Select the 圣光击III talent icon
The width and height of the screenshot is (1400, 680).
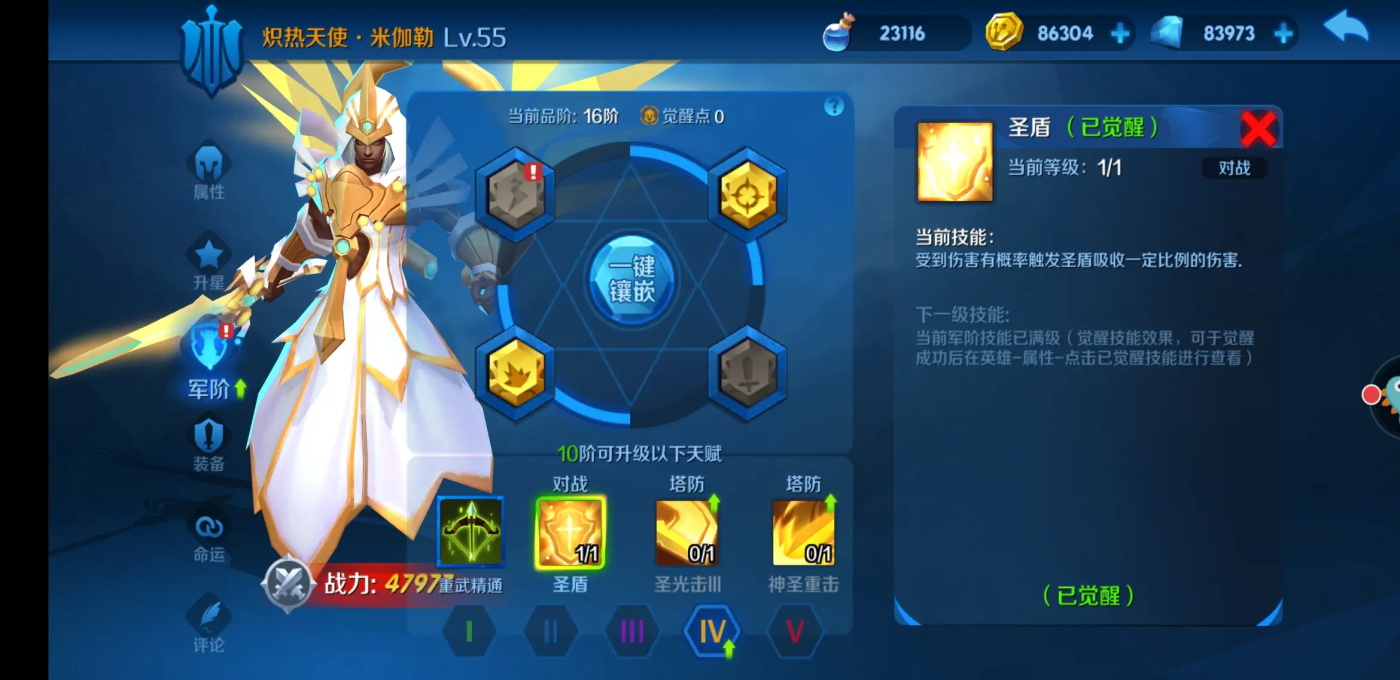[687, 531]
